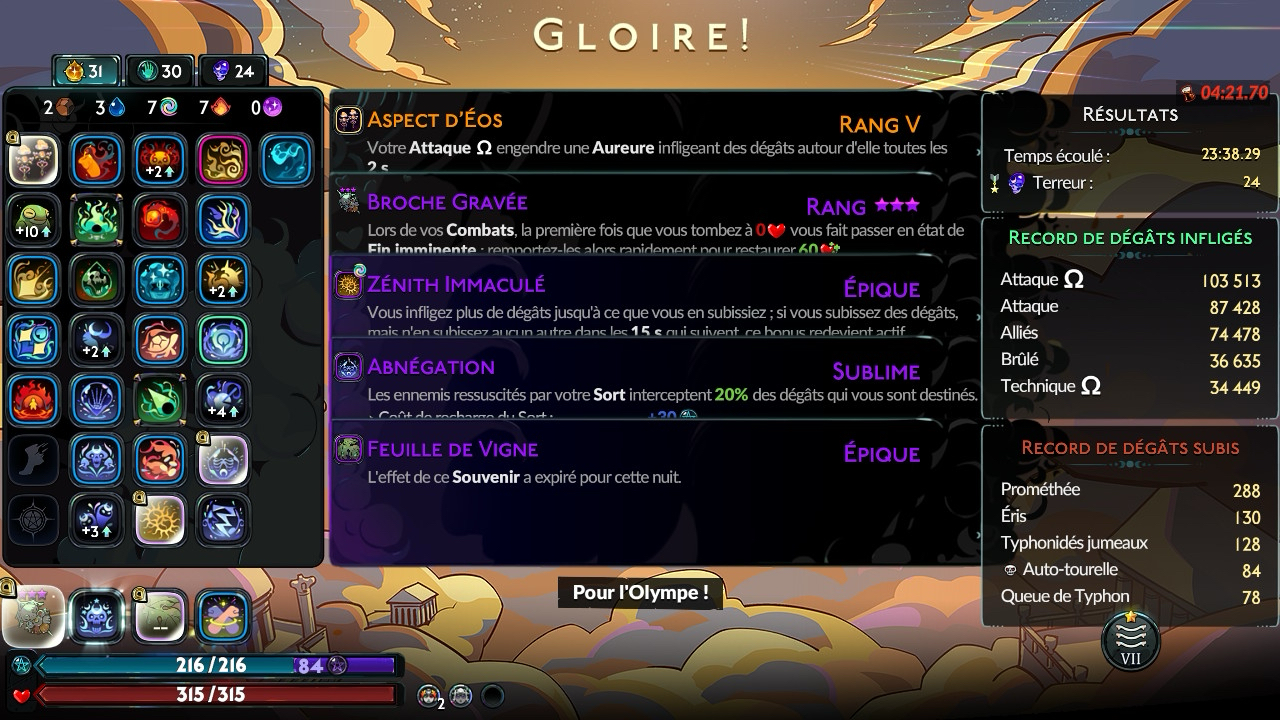Click the golden sun boon icon
This screenshot has height=720, width=1280.
160,520
